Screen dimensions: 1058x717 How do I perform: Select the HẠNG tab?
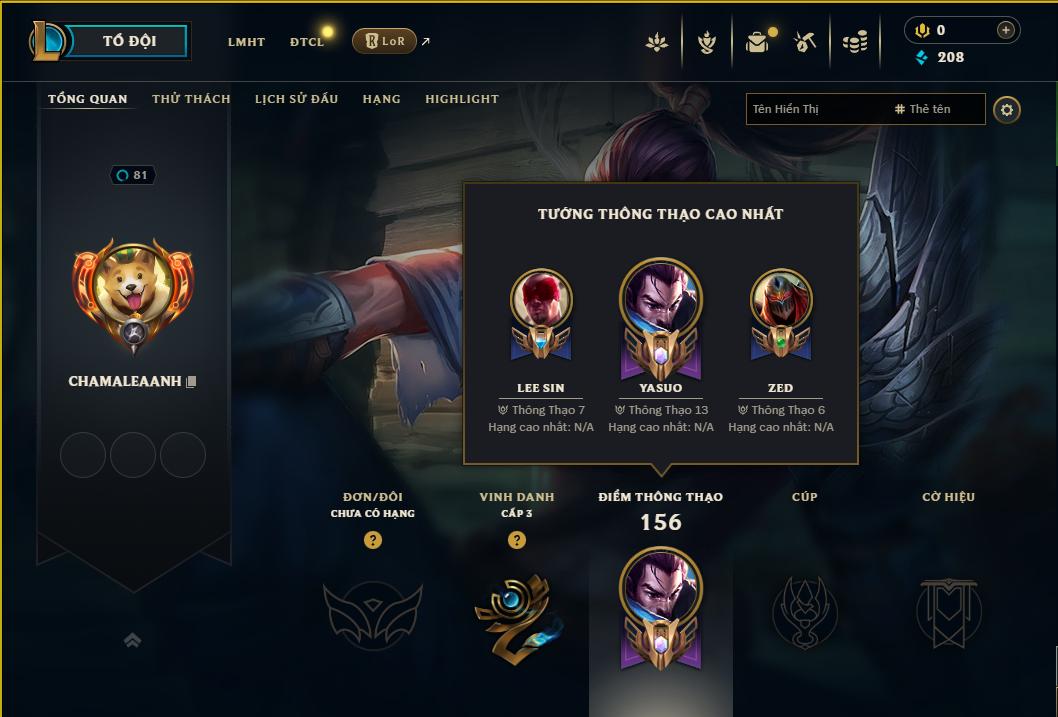tap(381, 99)
